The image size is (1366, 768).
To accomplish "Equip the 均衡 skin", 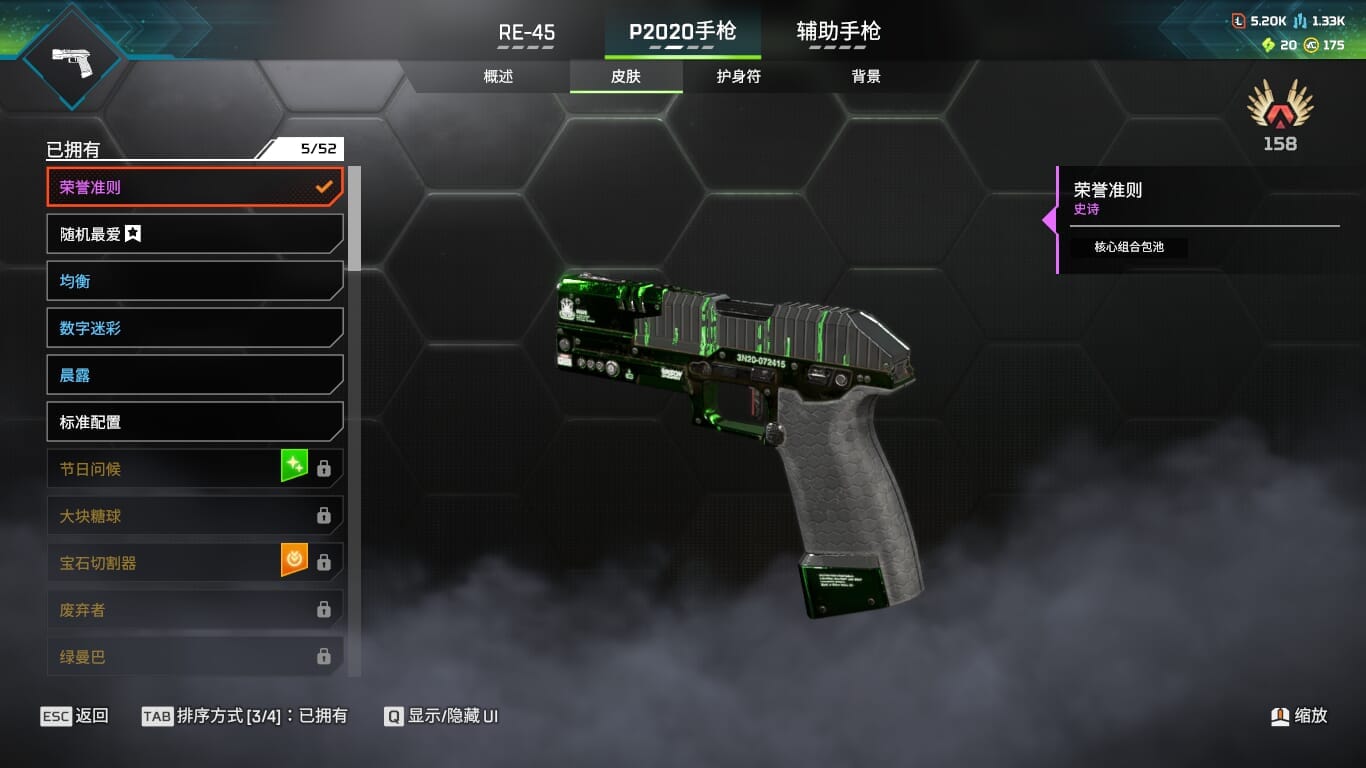I will pyautogui.click(x=194, y=281).
